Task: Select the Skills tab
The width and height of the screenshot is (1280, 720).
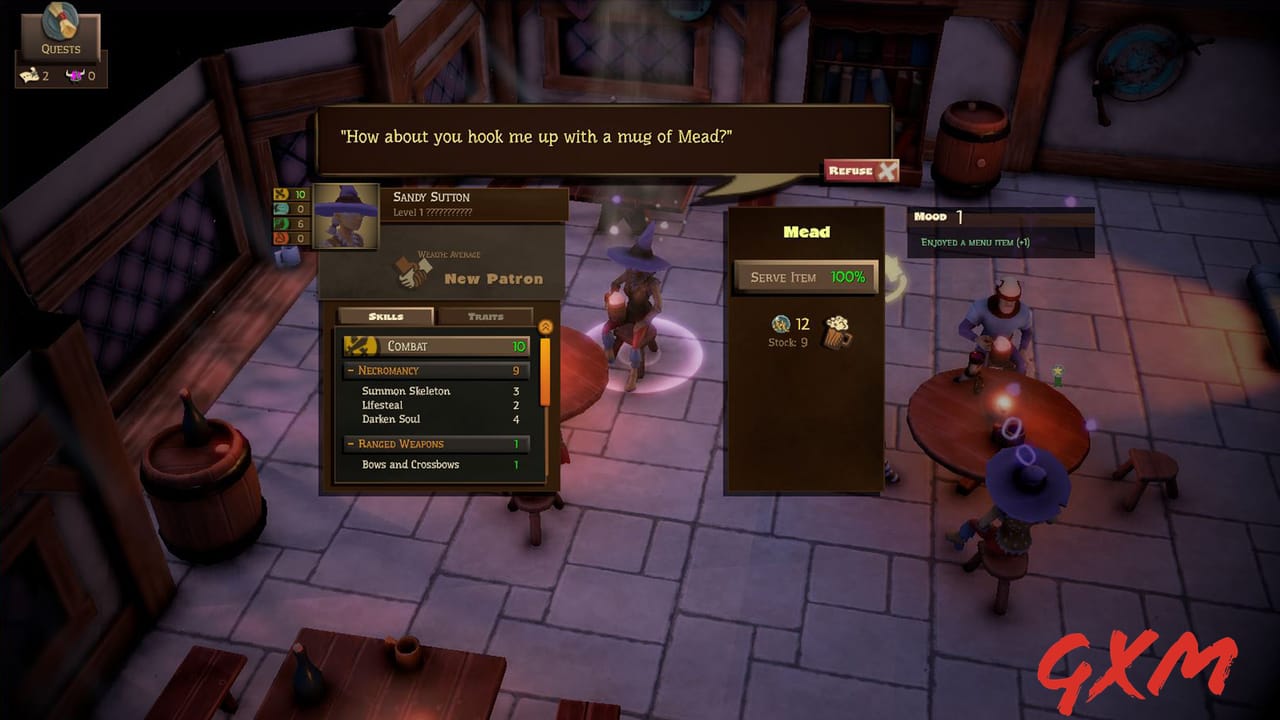Action: (x=388, y=316)
